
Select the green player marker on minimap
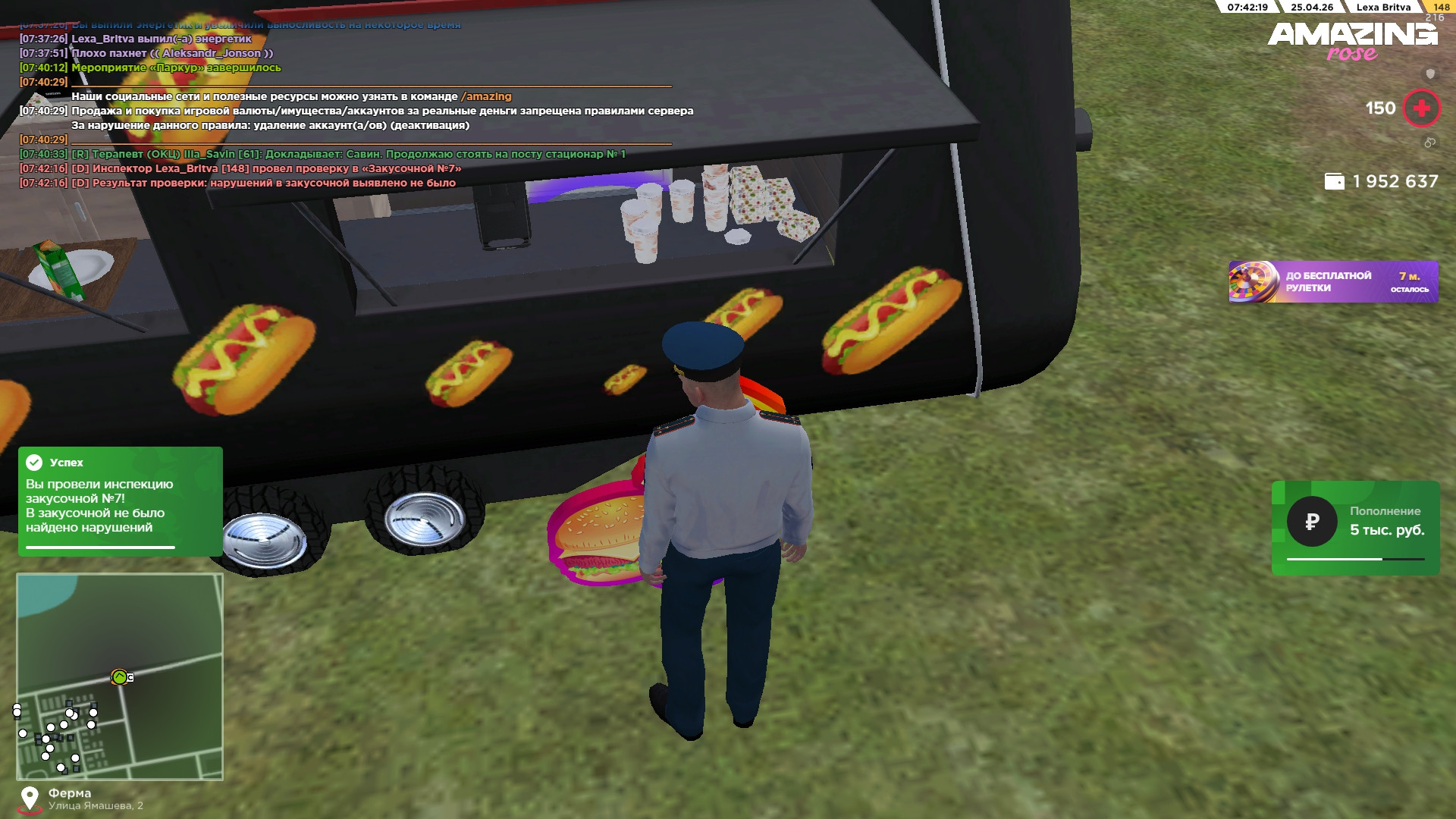click(x=119, y=676)
